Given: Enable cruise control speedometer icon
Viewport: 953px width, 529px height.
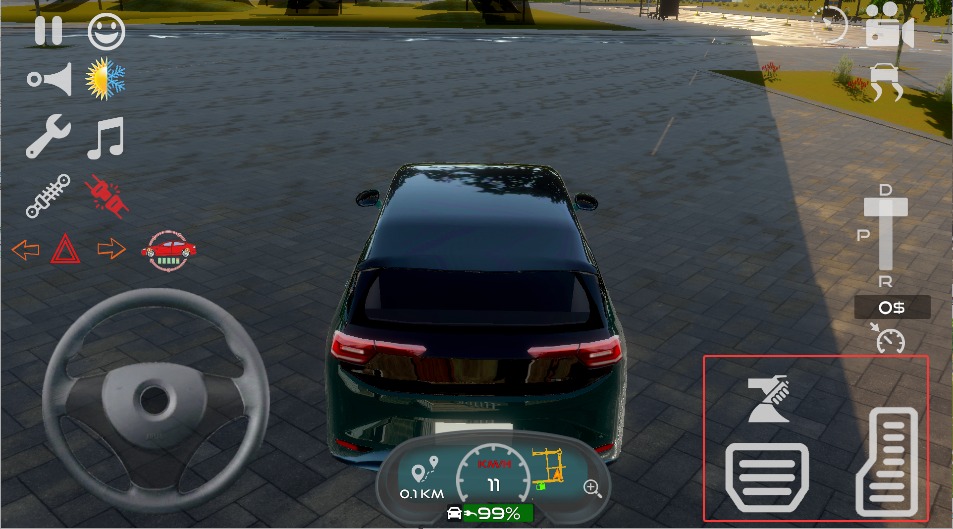Looking at the screenshot, I should 889,340.
